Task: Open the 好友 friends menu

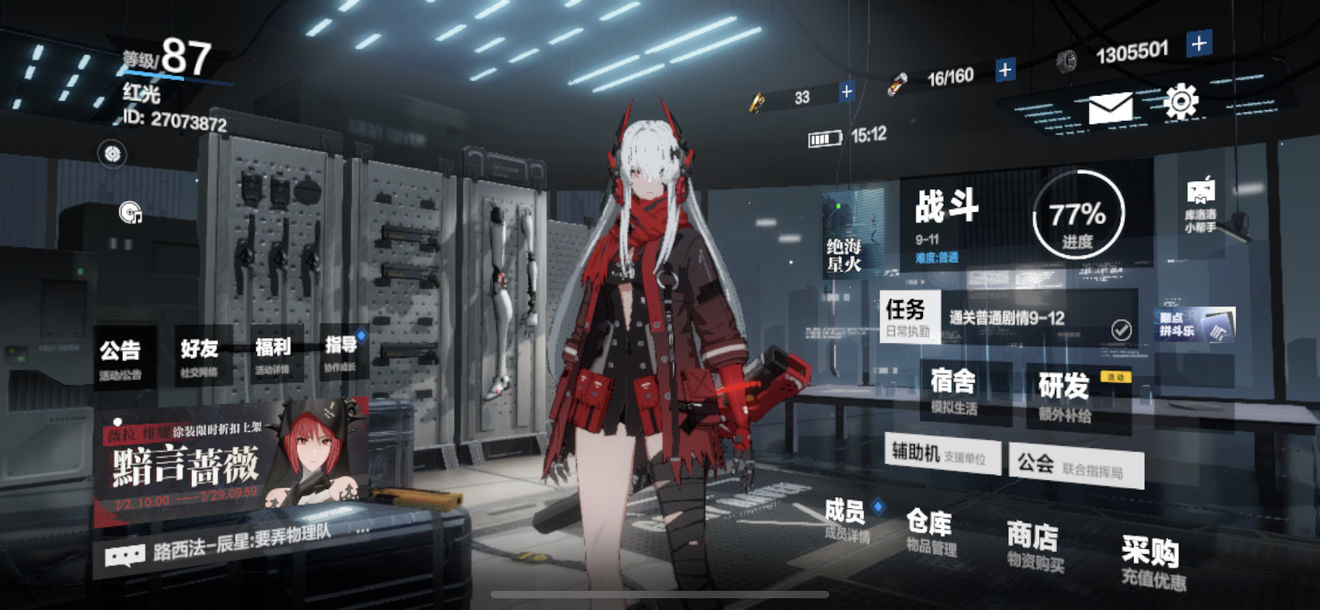Action: (201, 356)
